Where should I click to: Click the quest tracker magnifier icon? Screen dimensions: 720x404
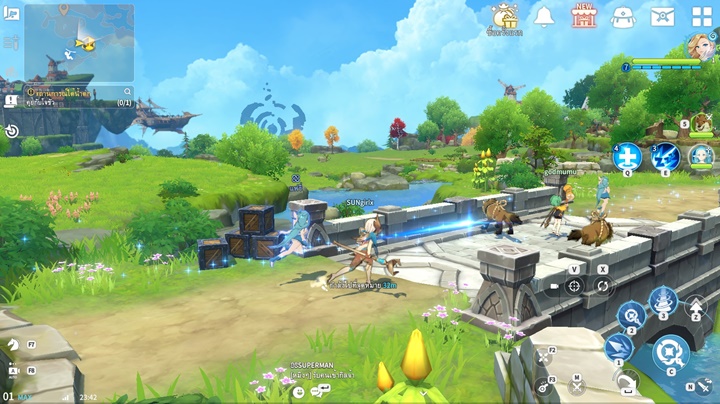32,92
